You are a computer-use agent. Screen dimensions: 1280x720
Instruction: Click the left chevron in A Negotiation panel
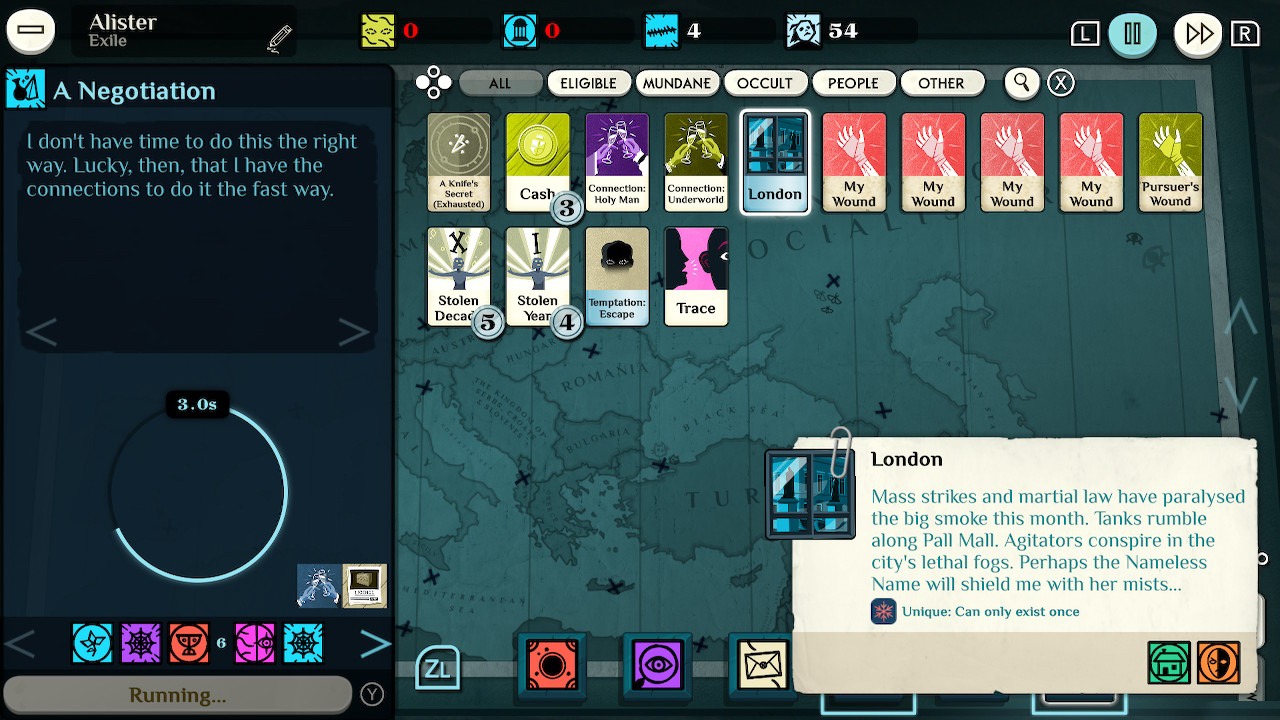(42, 330)
